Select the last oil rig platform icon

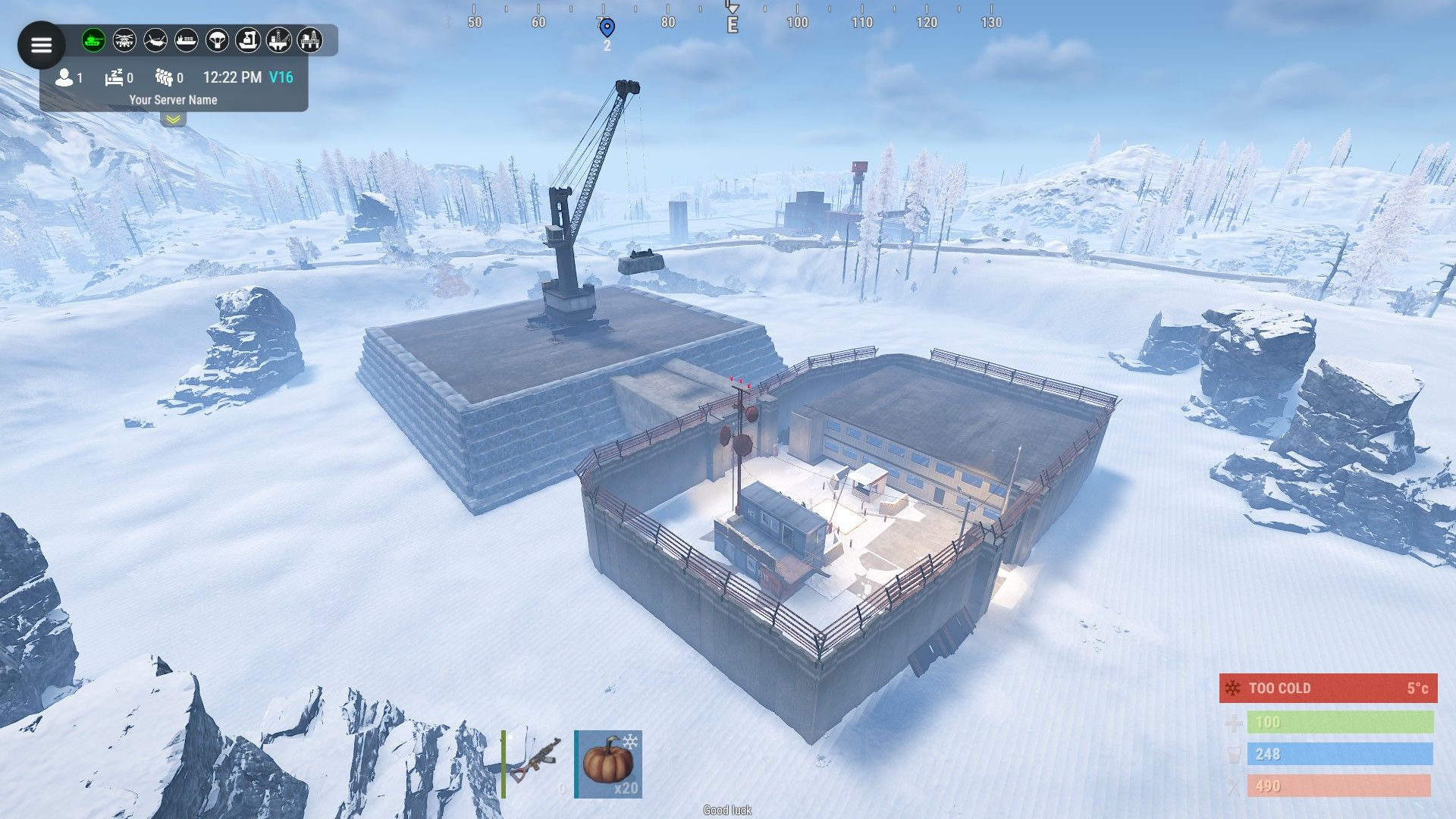309,40
